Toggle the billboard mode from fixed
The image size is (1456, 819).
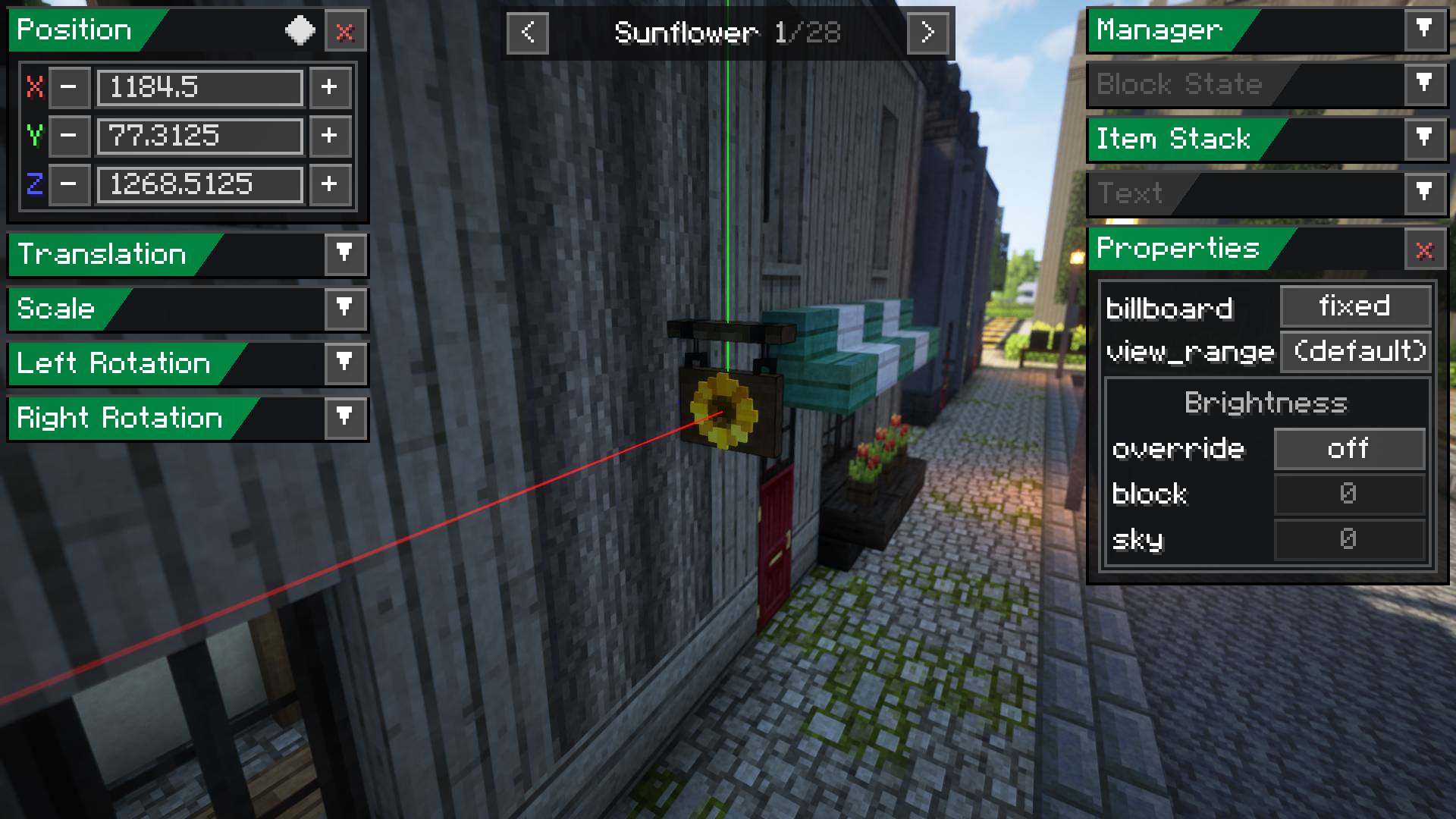coord(1356,306)
